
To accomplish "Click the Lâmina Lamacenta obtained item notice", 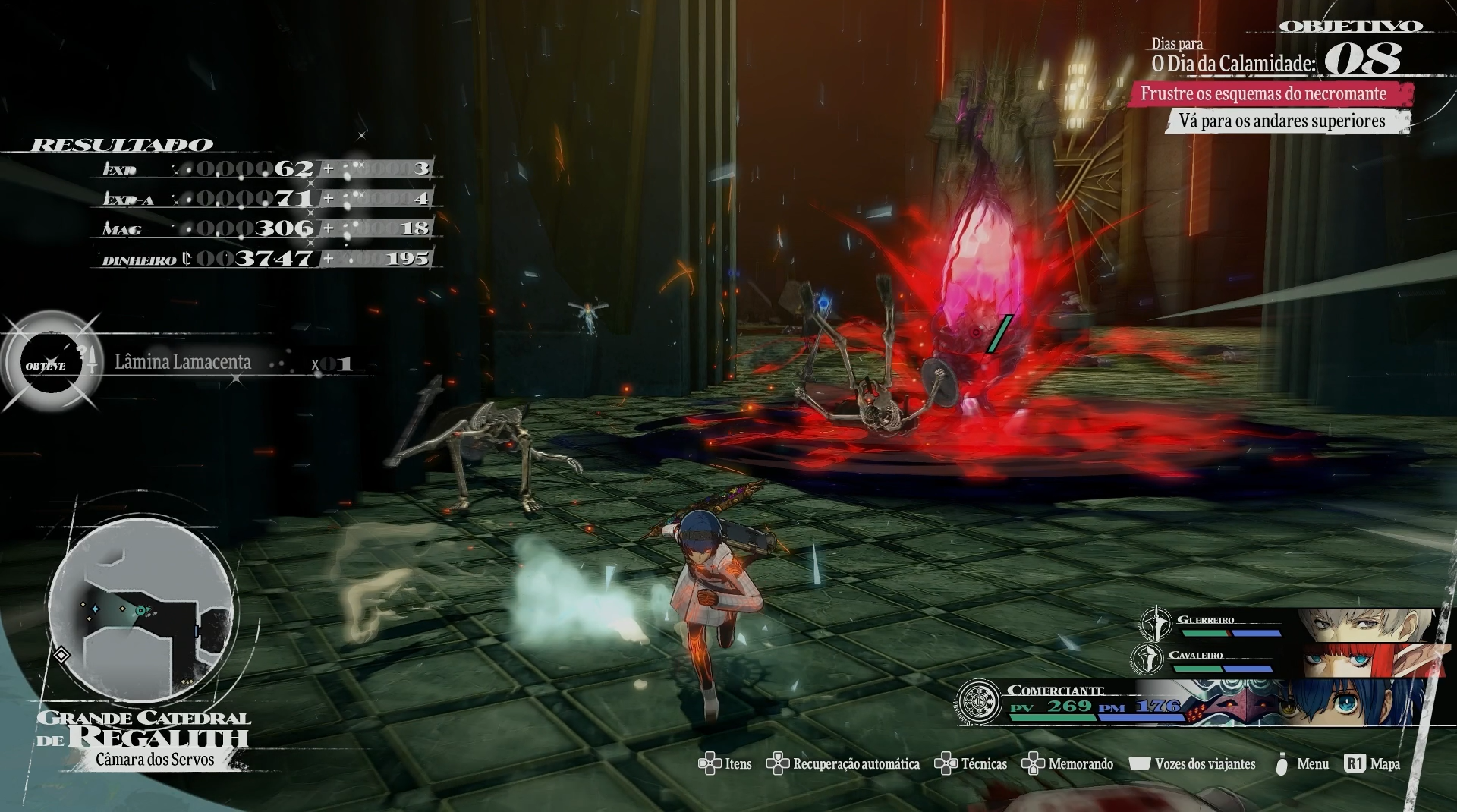I will (x=183, y=363).
